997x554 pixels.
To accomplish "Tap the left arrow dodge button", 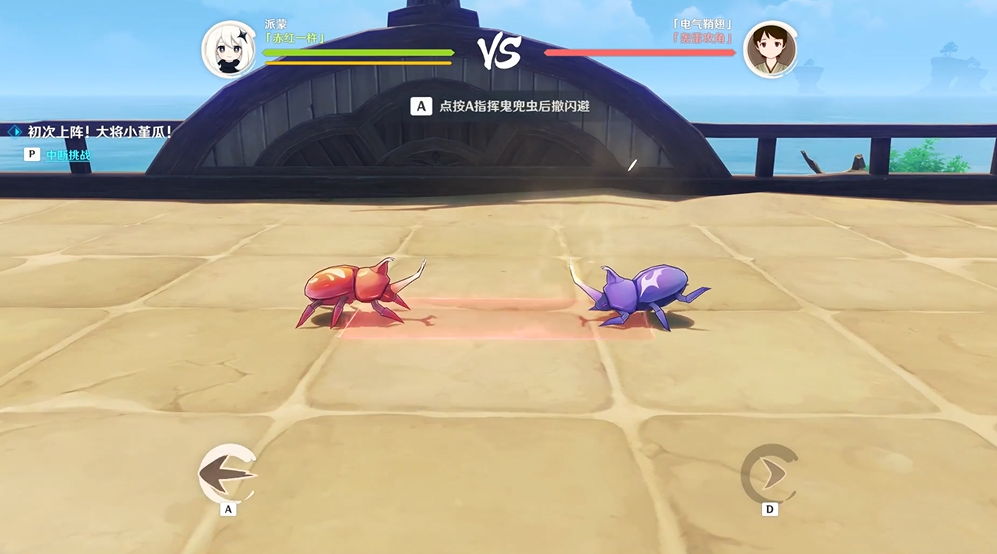I will point(228,472).
